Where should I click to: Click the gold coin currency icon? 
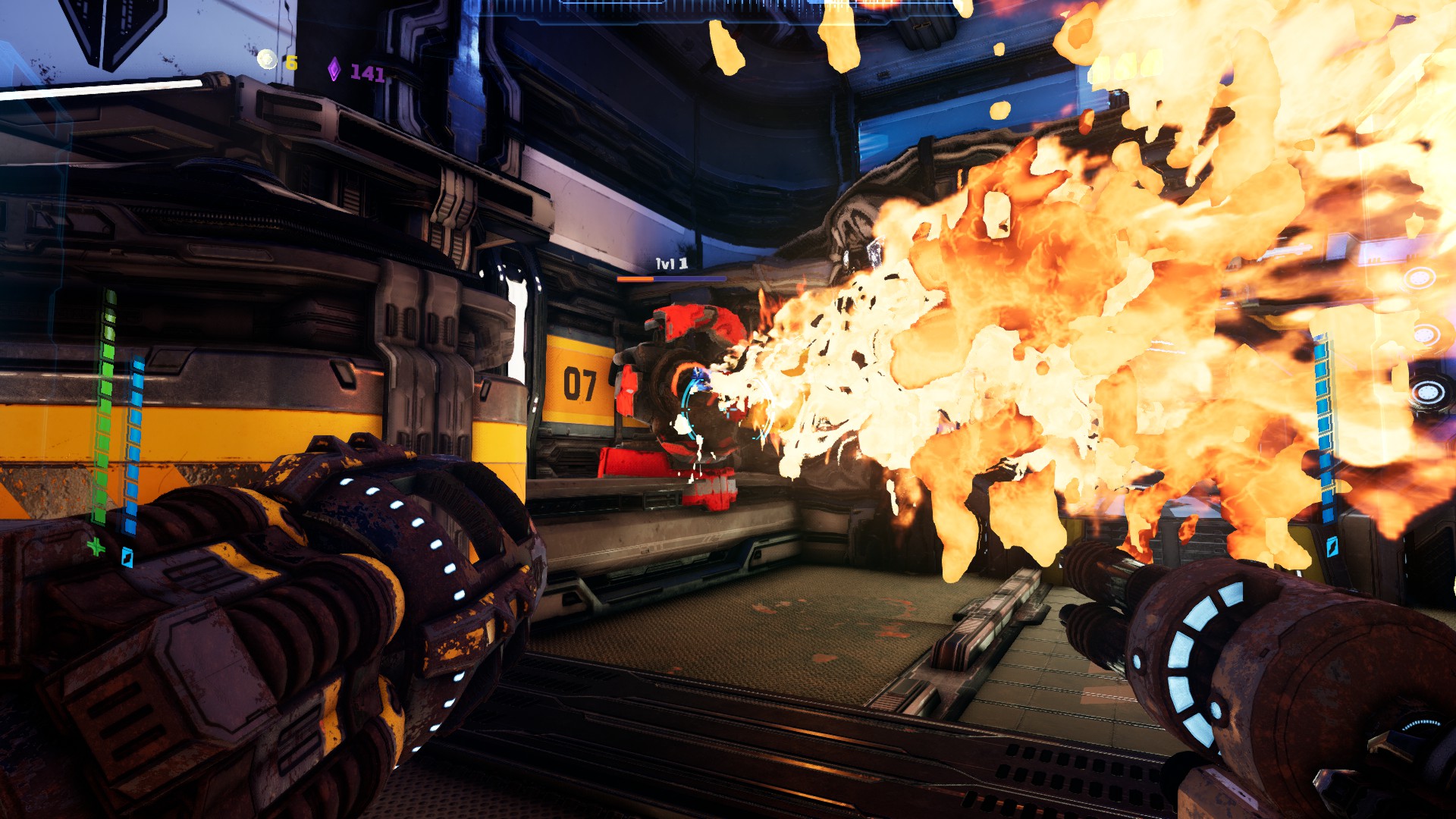pos(267,59)
